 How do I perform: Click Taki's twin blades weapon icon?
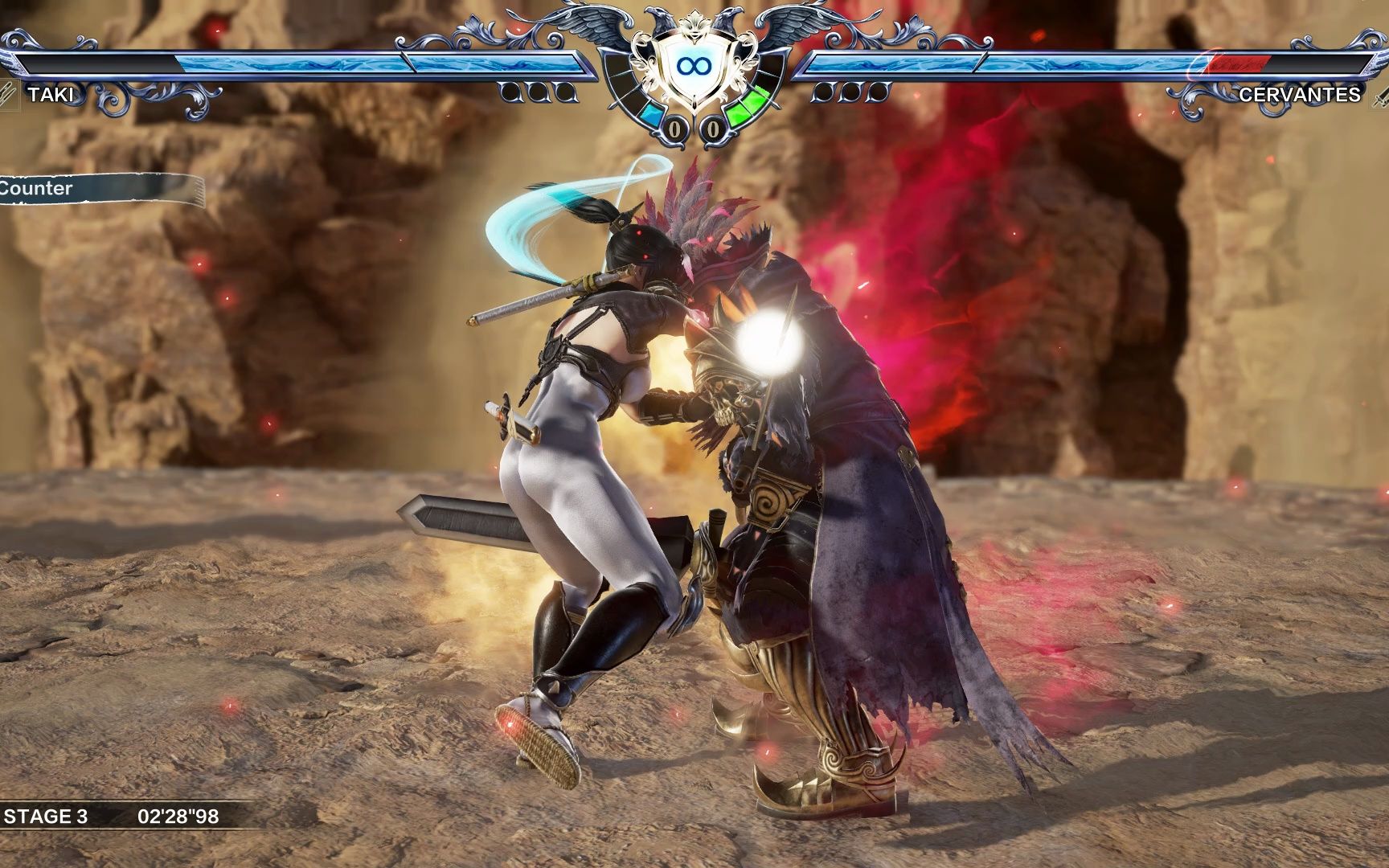8,95
